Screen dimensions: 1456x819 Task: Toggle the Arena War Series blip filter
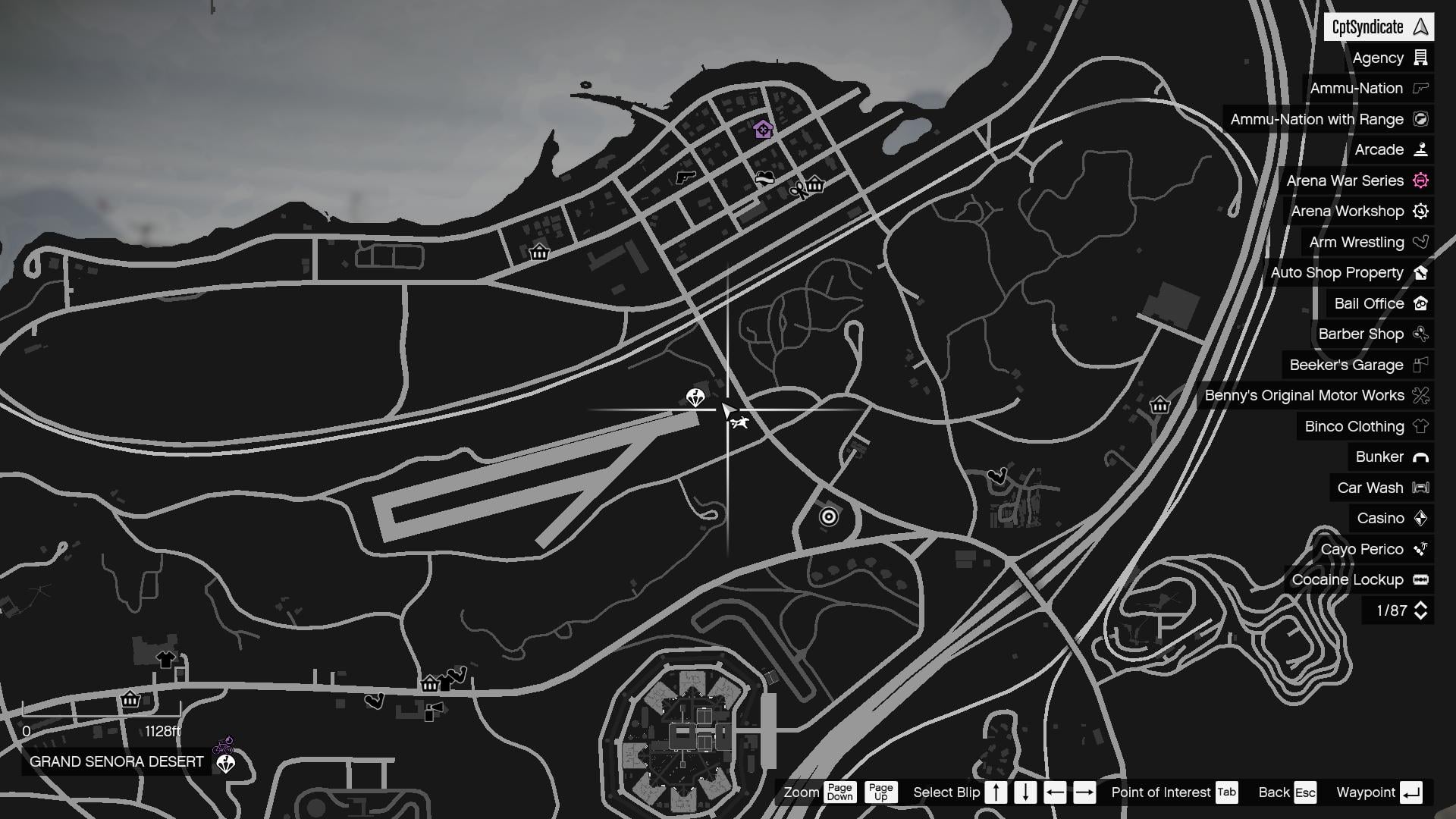tap(1420, 180)
